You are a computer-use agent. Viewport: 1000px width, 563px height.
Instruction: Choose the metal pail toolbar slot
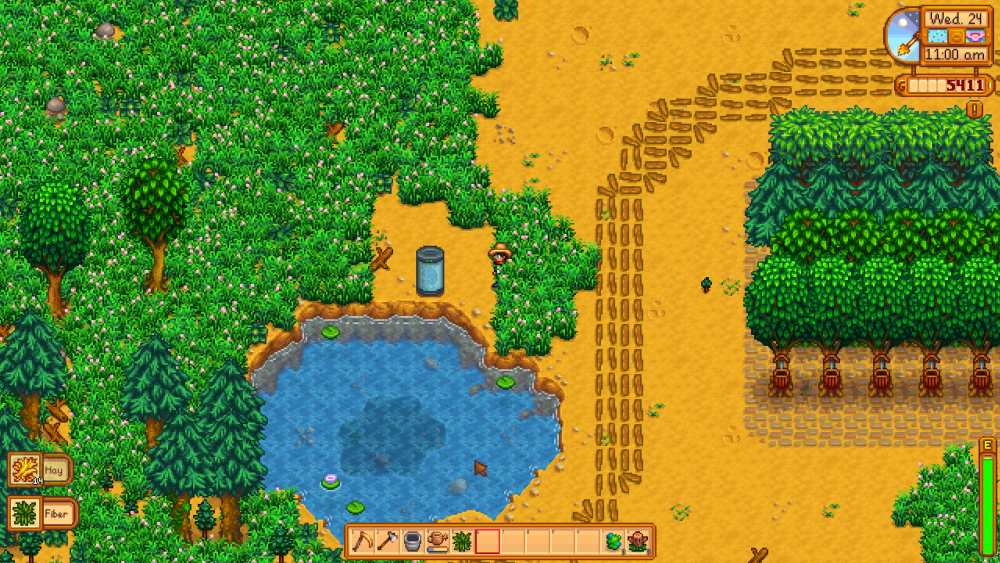(x=412, y=541)
